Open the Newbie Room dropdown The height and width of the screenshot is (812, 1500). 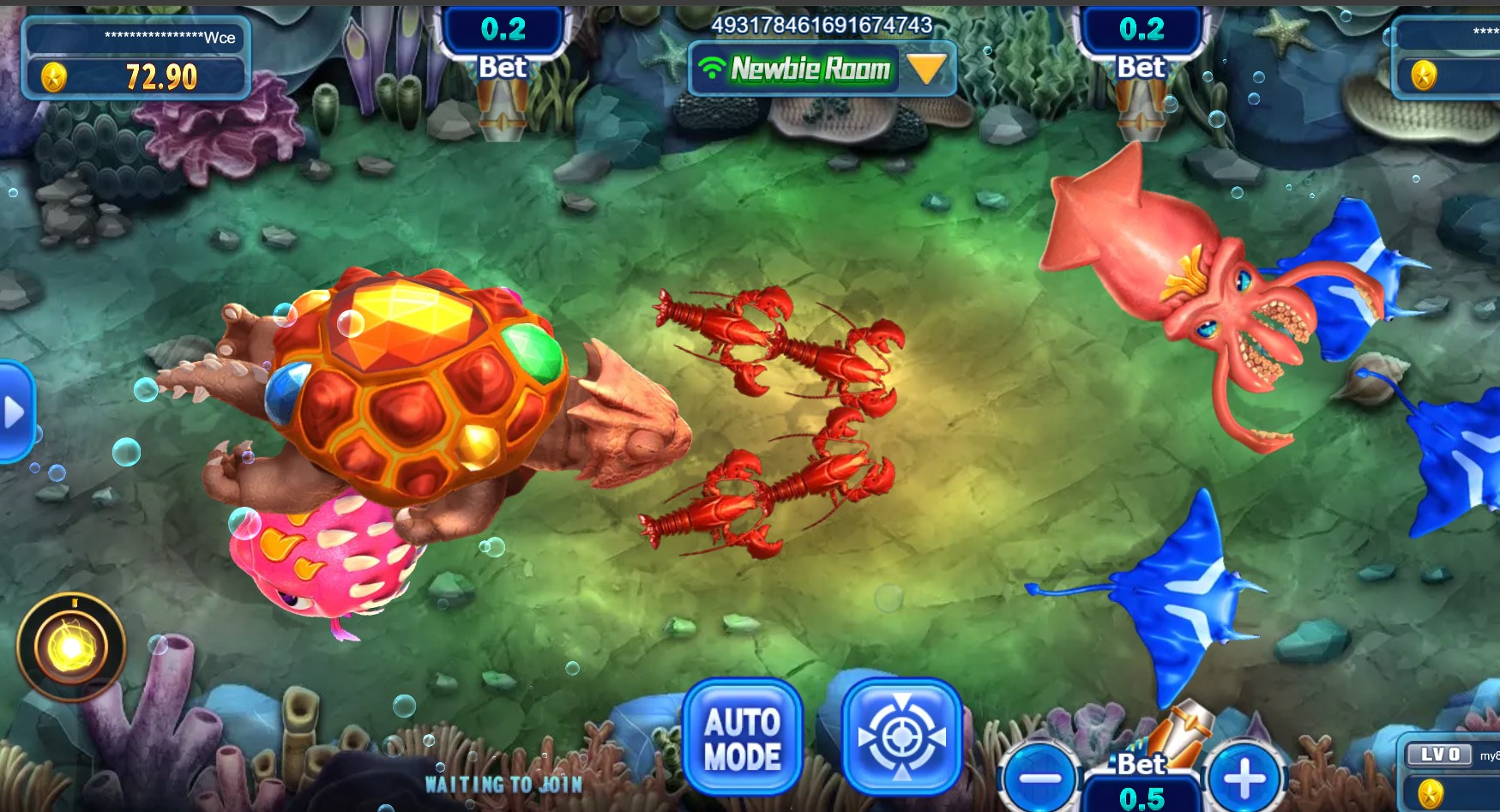[927, 69]
